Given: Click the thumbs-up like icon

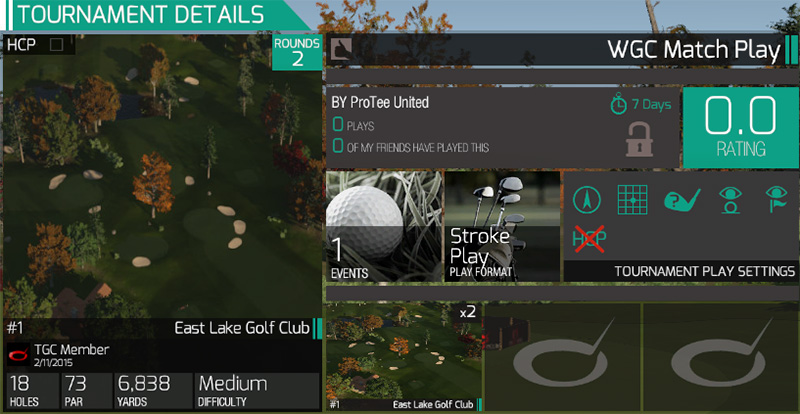Looking at the screenshot, I should point(342,50).
